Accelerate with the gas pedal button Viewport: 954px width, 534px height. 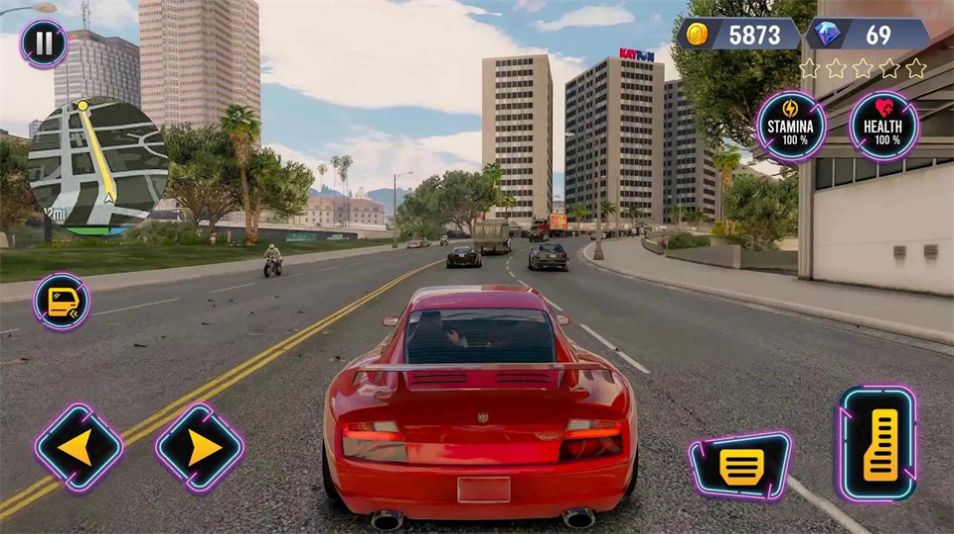(877, 444)
